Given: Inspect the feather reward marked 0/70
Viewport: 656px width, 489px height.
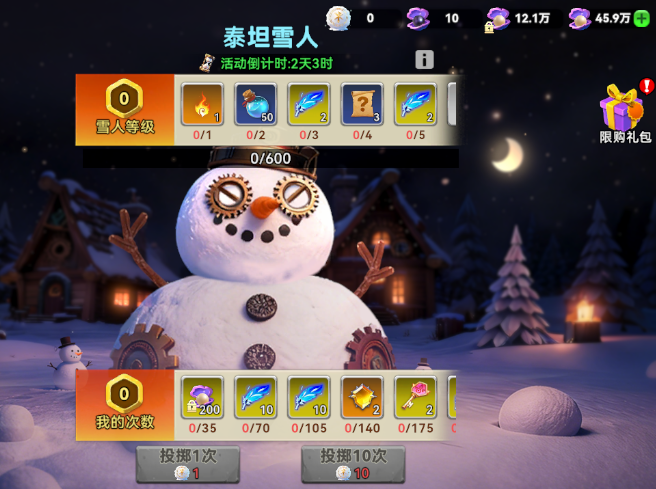Looking at the screenshot, I should coord(254,397).
